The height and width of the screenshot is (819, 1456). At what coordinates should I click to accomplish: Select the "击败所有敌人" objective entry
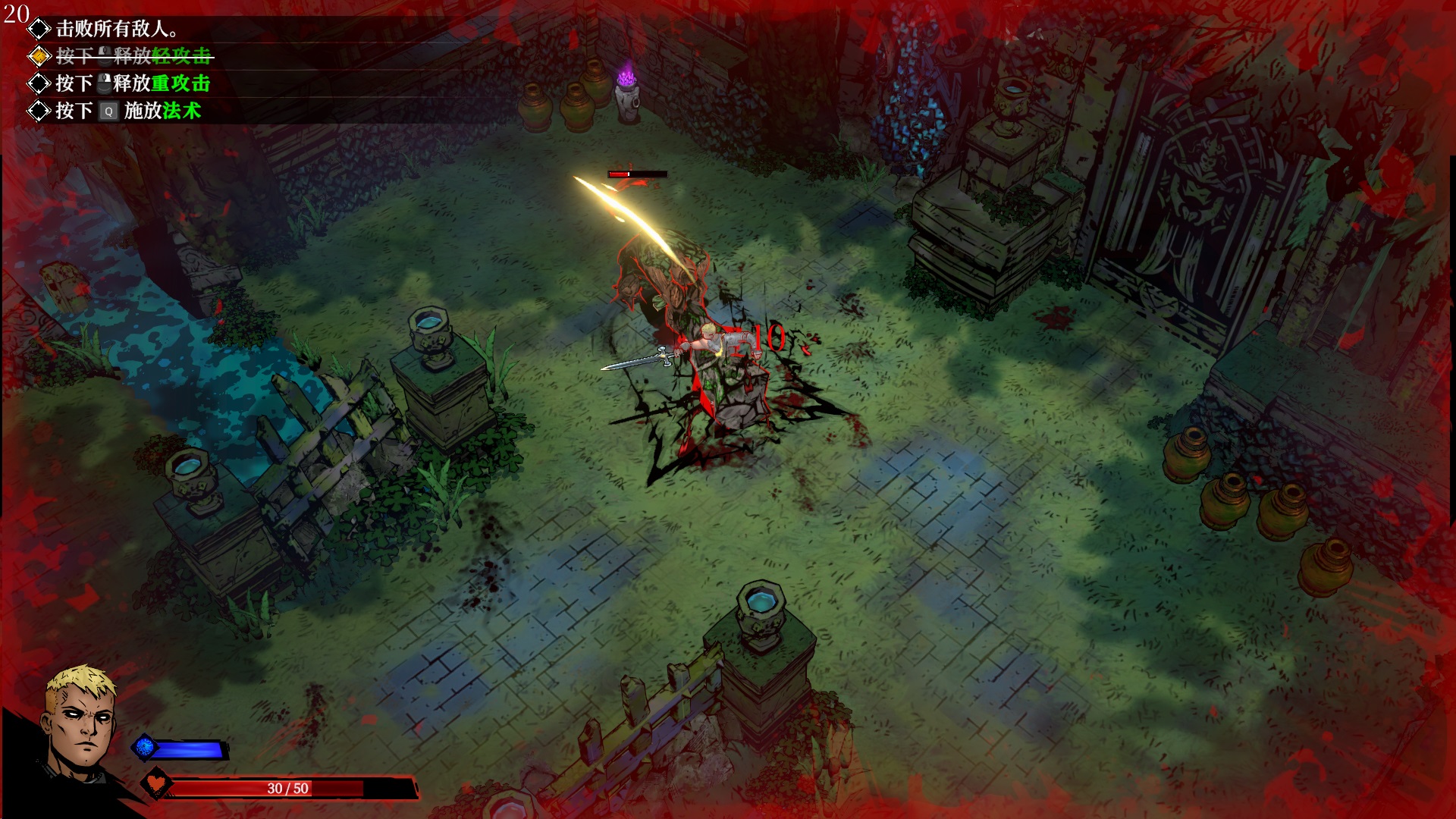(x=116, y=29)
